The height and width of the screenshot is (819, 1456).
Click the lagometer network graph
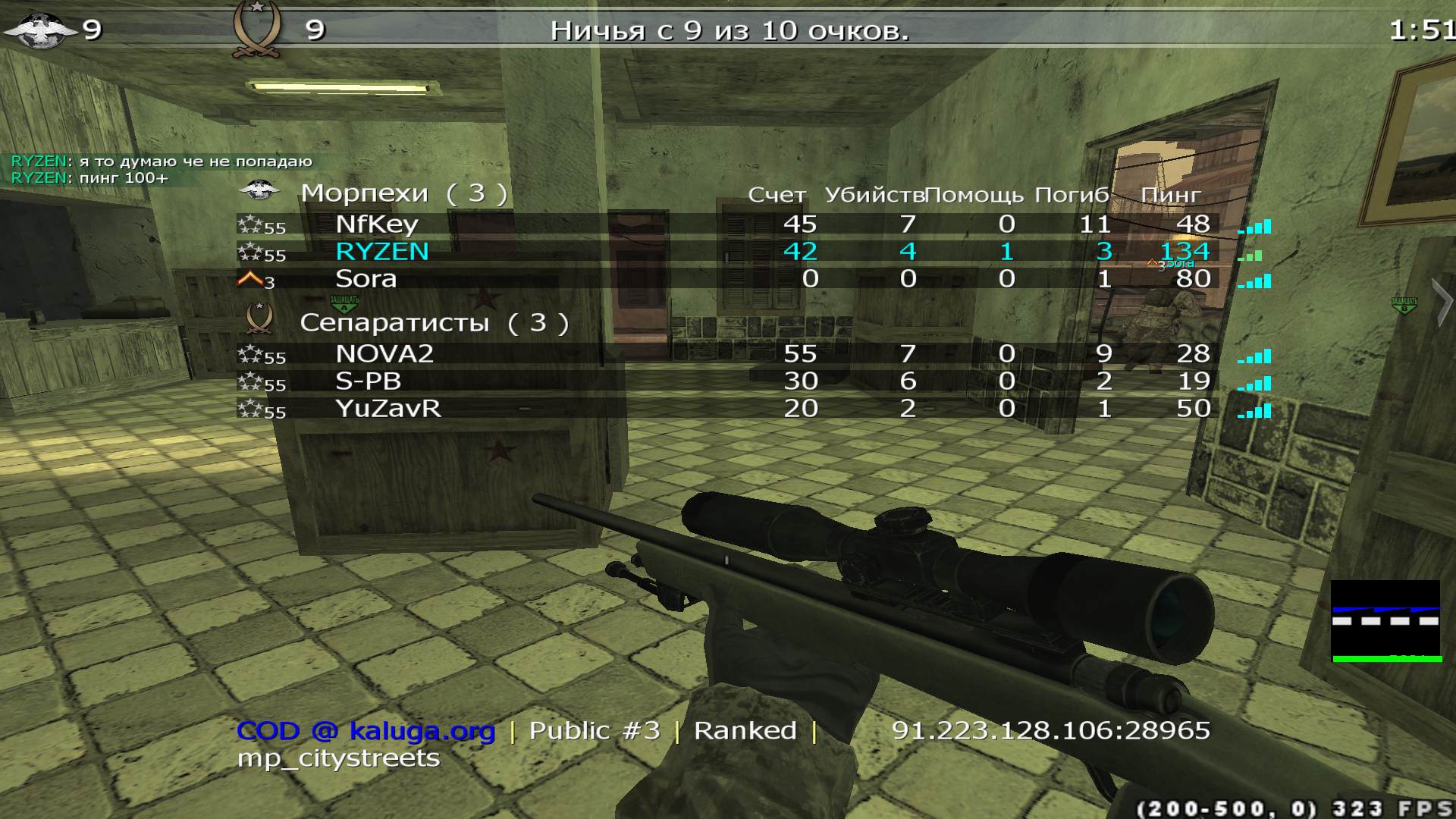pyautogui.click(x=1386, y=621)
